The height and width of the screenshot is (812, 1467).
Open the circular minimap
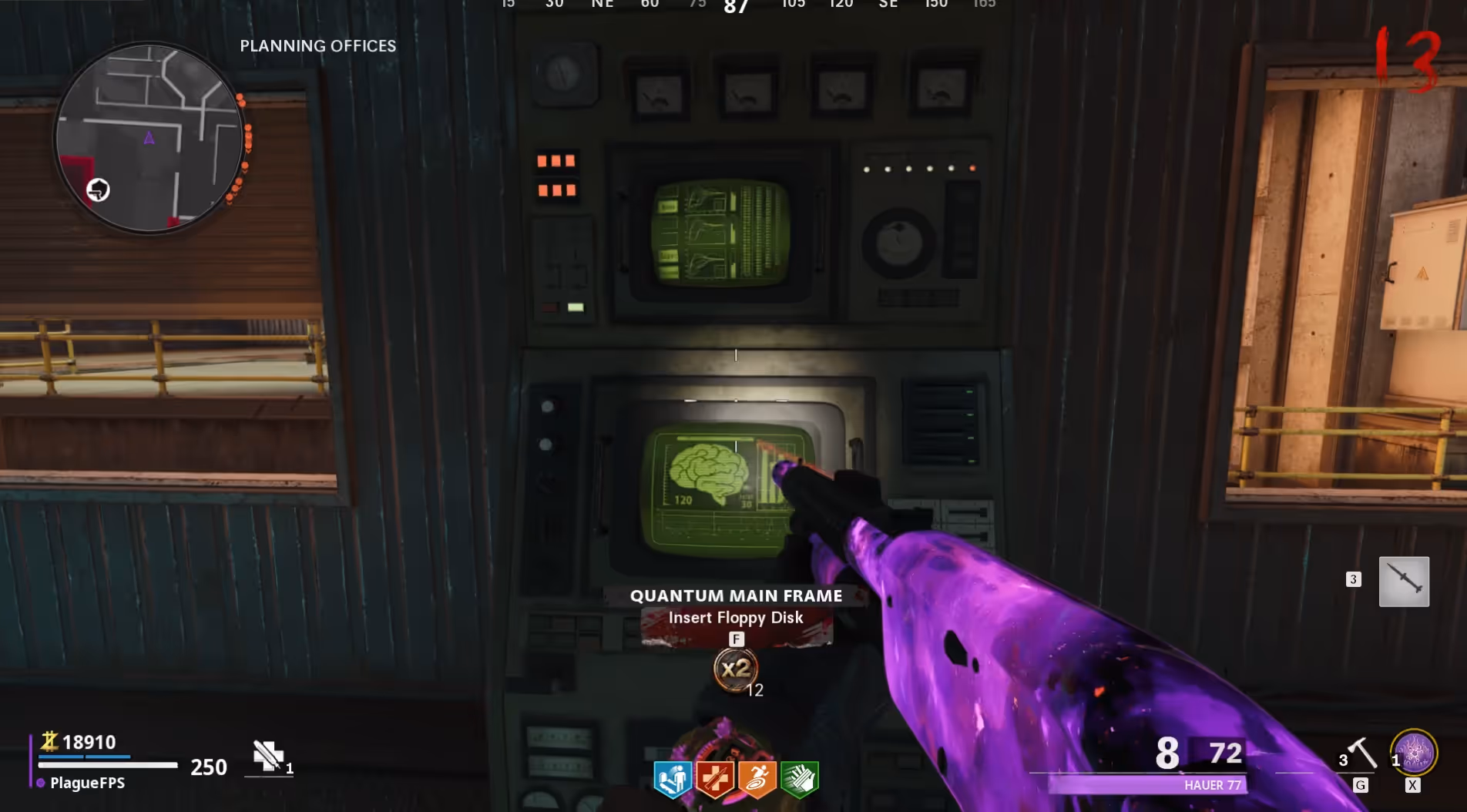click(x=150, y=137)
